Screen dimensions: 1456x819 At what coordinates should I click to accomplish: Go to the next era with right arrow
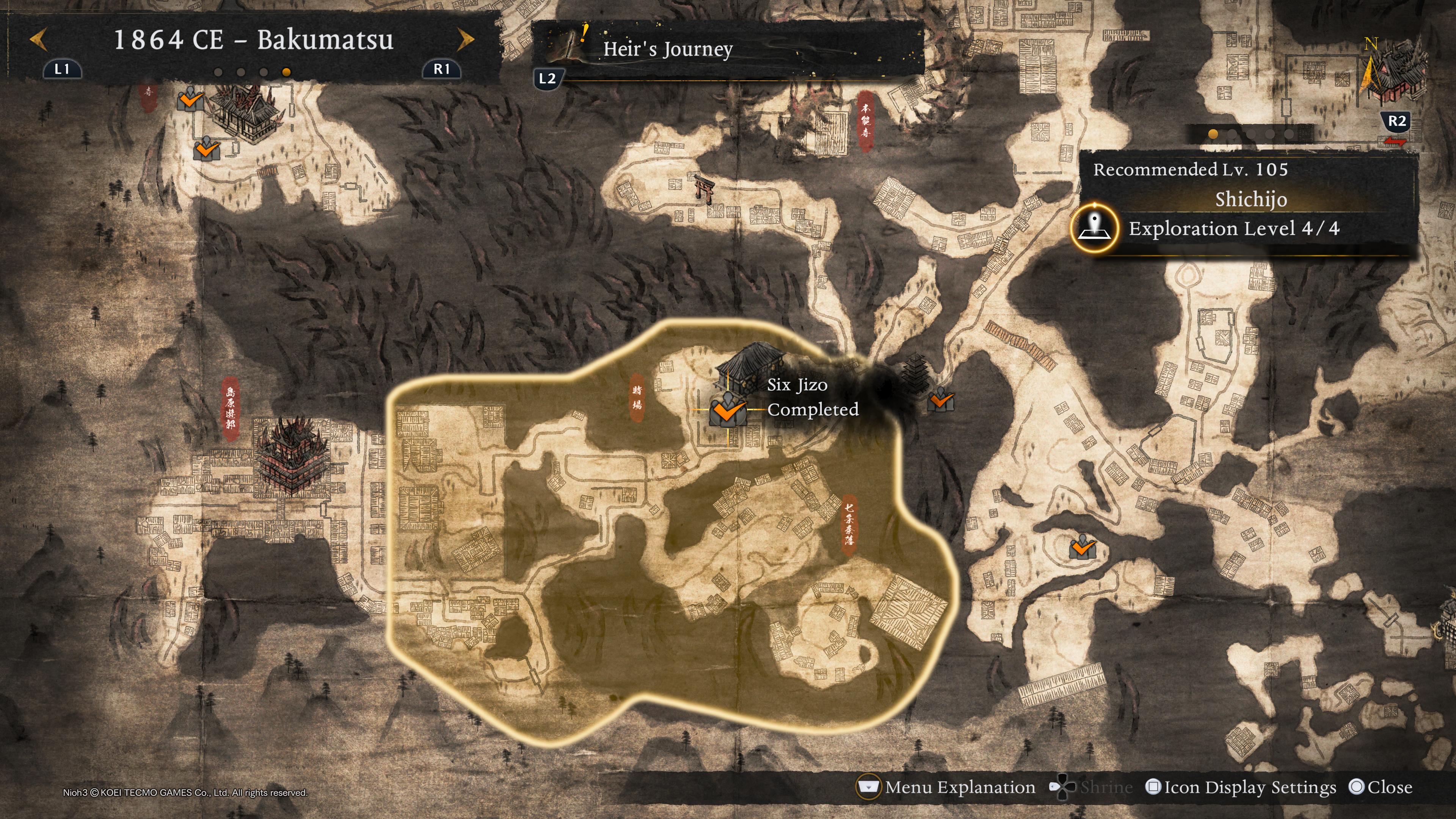coord(465,40)
